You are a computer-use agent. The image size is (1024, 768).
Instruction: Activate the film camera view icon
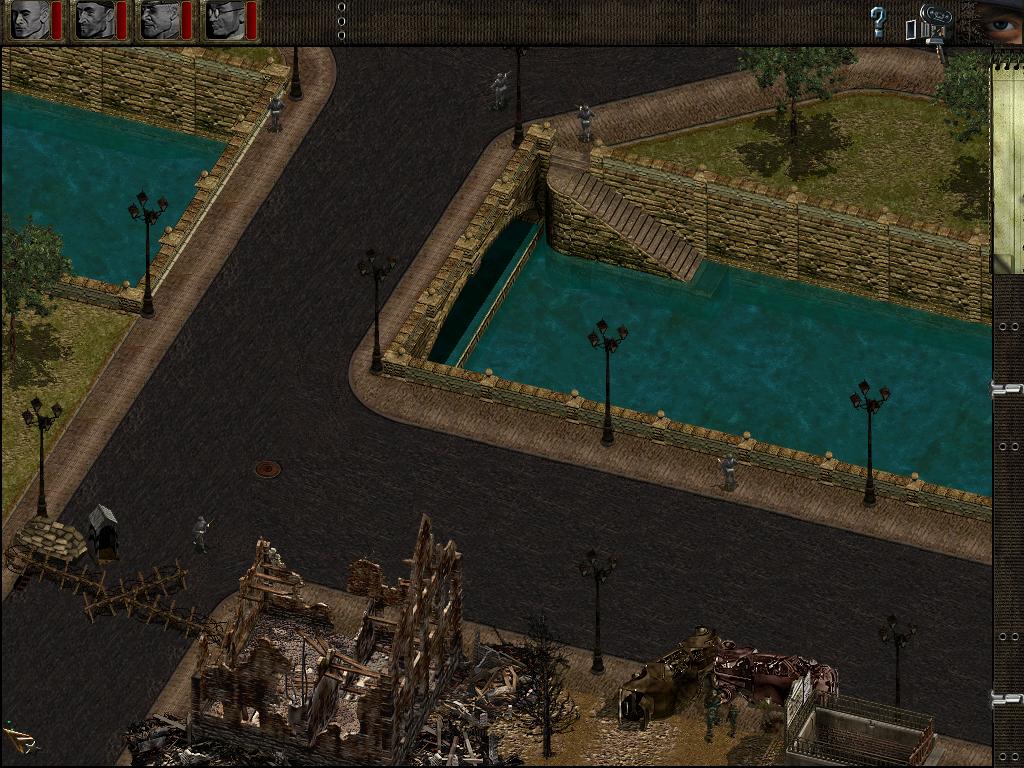932,22
